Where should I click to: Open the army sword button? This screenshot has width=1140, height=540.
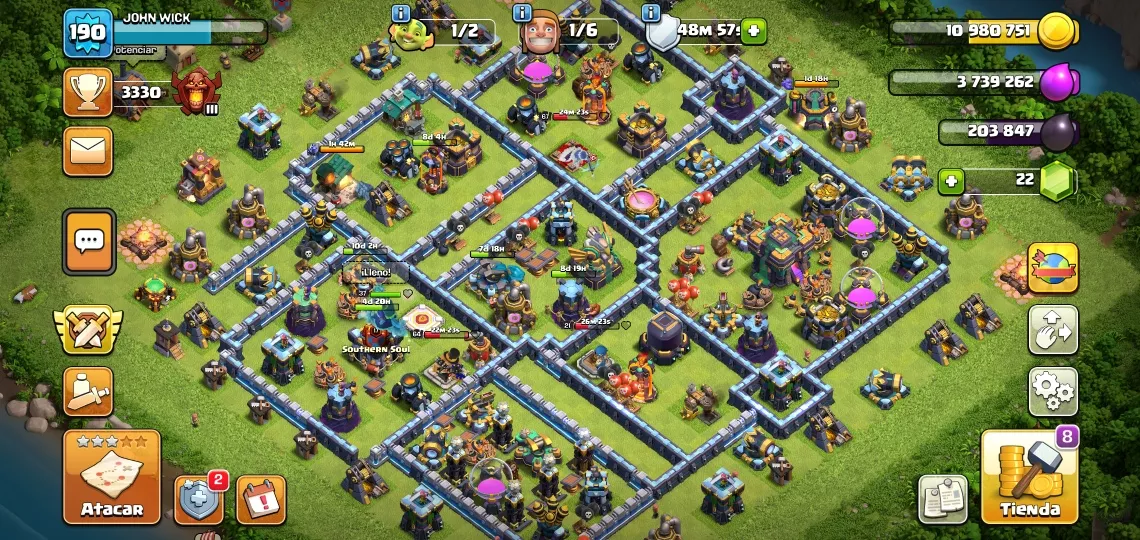pyautogui.click(x=88, y=391)
